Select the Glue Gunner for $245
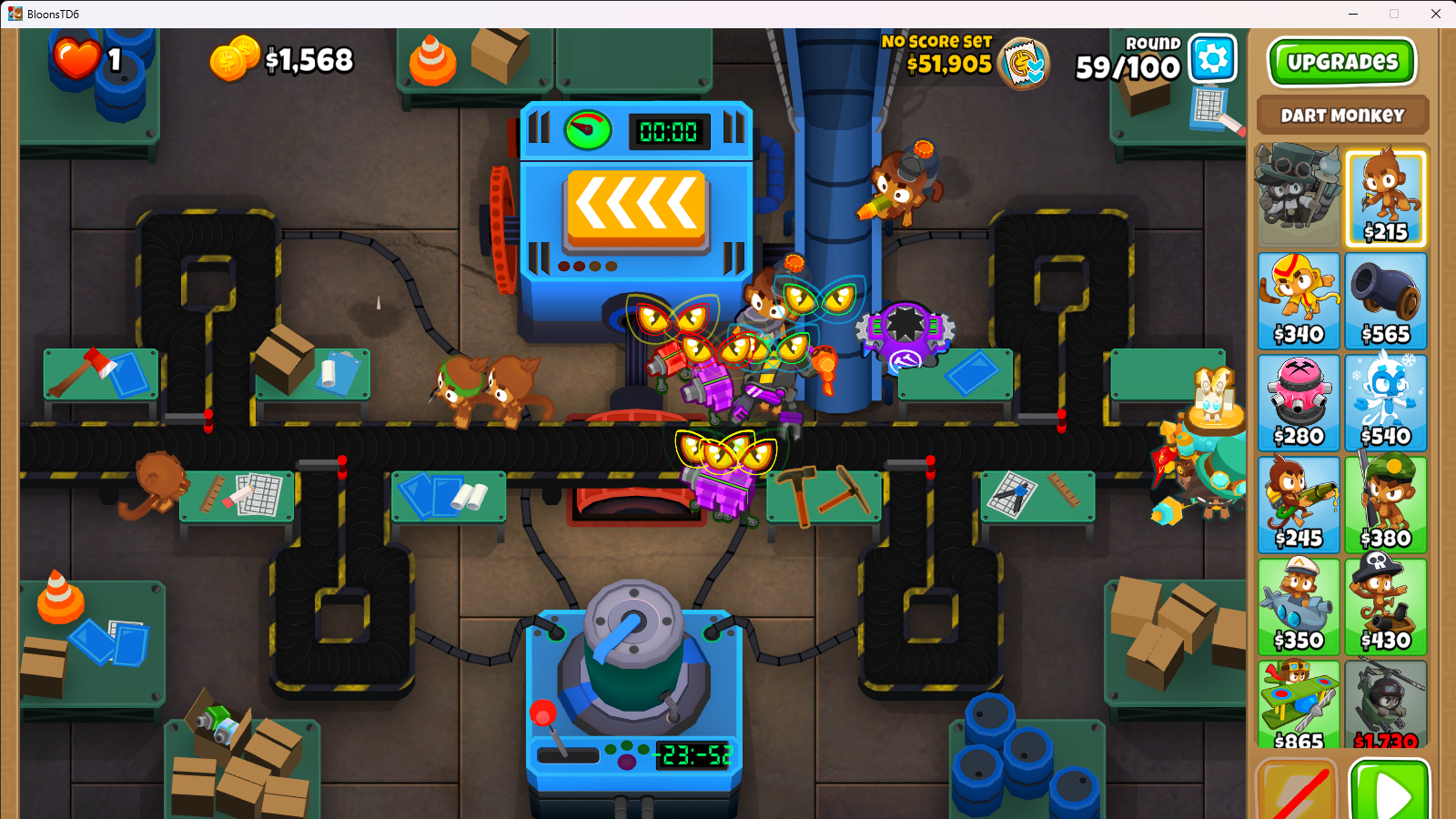Screen dimensions: 1456x819 [x=1299, y=505]
